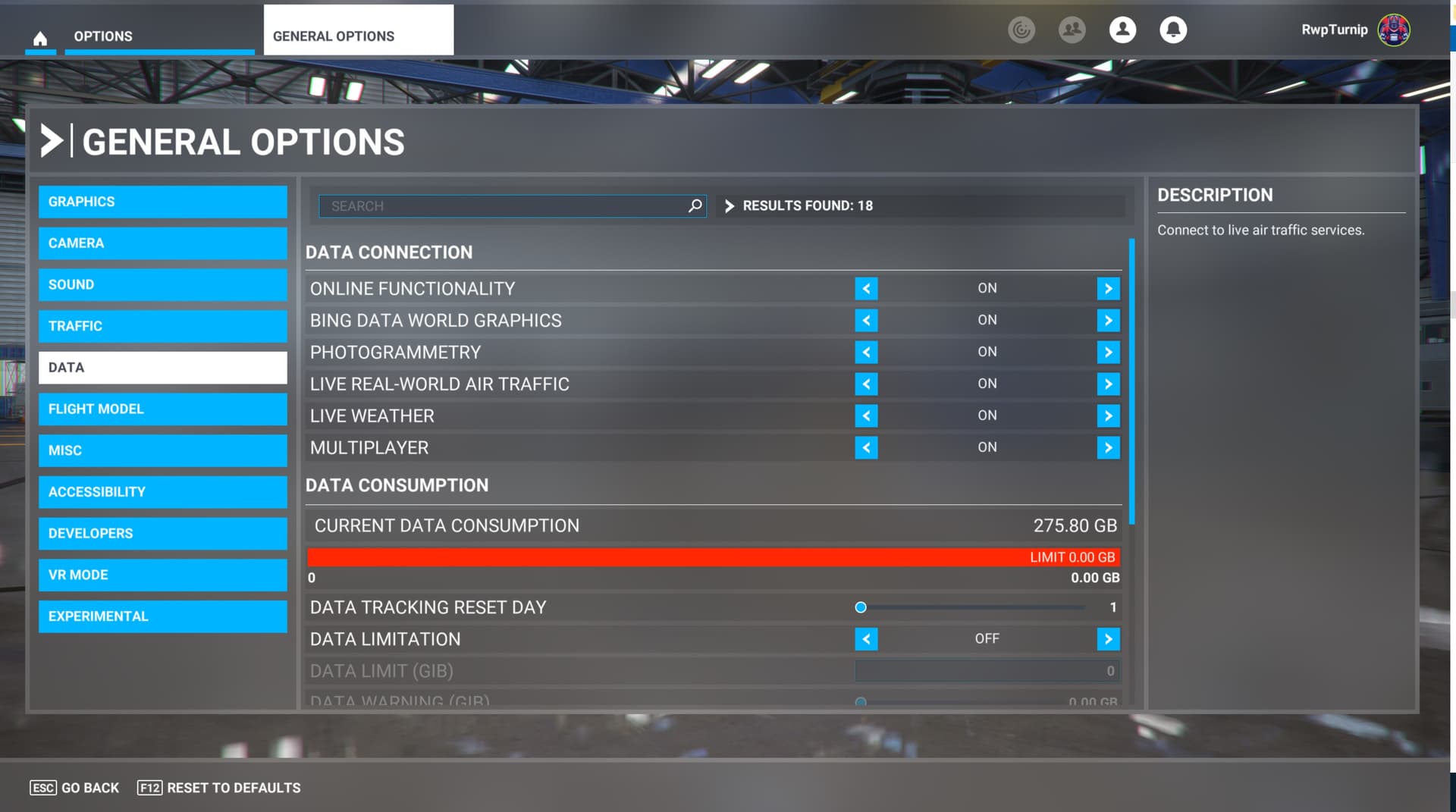Open the EXPERIMENTAL settings tab
Image resolution: width=1456 pixels, height=812 pixels.
(162, 616)
